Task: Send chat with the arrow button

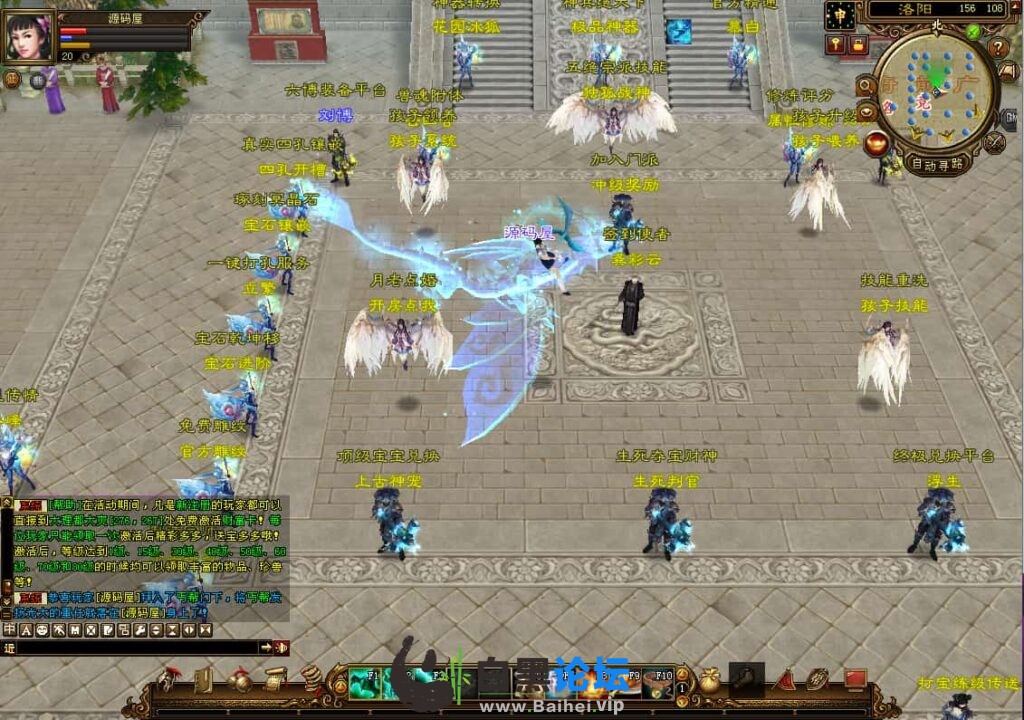Action: pos(267,648)
